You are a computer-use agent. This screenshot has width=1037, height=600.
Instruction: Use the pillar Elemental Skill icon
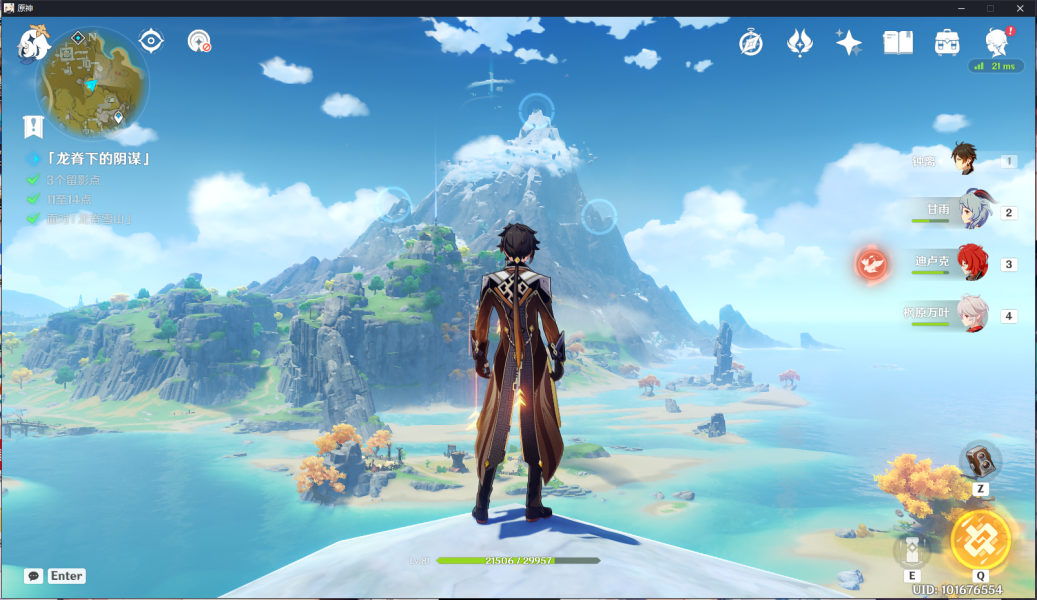coord(912,550)
